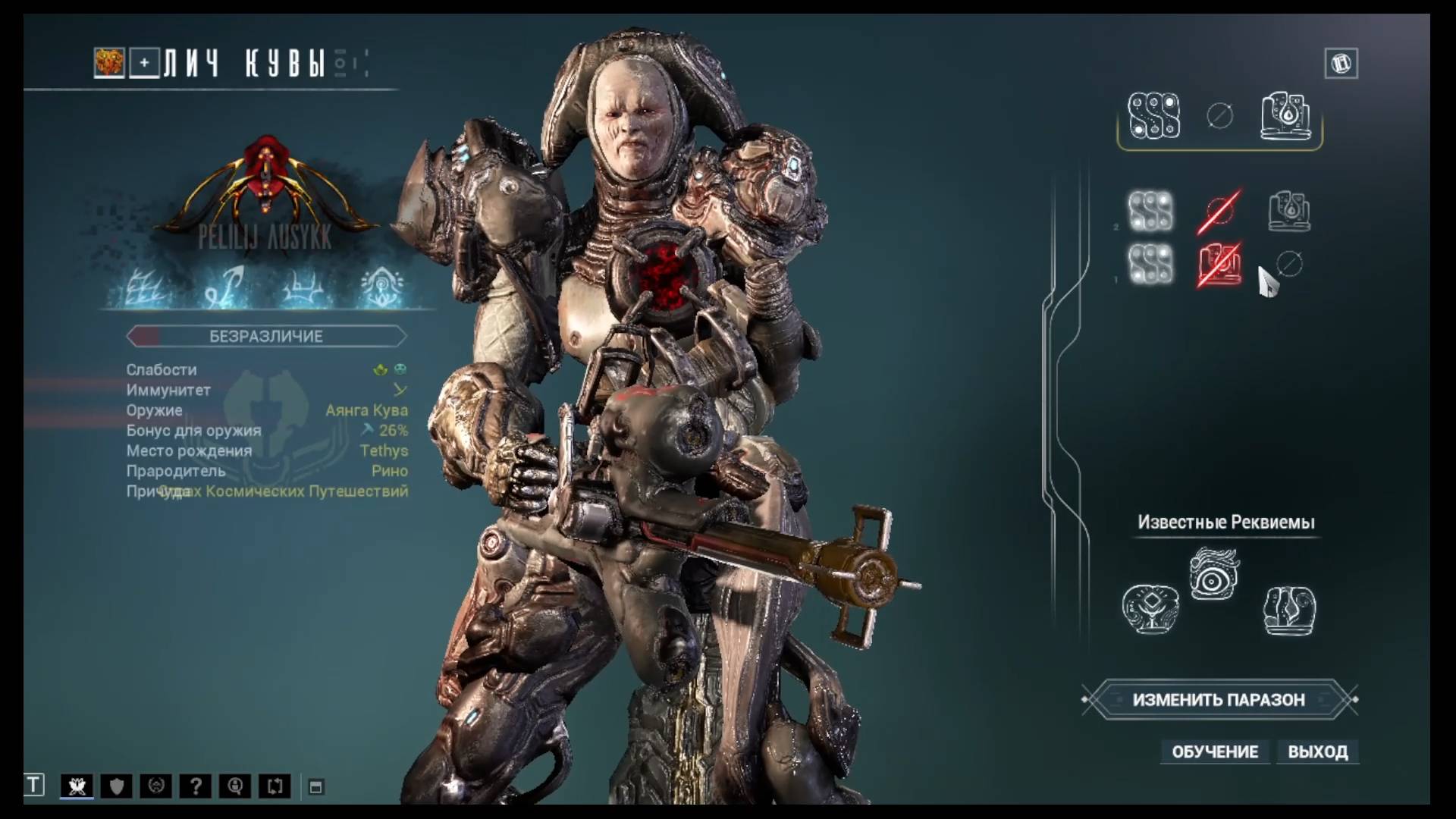
Task: Exit the Lich screen with Выход
Action: click(1317, 752)
